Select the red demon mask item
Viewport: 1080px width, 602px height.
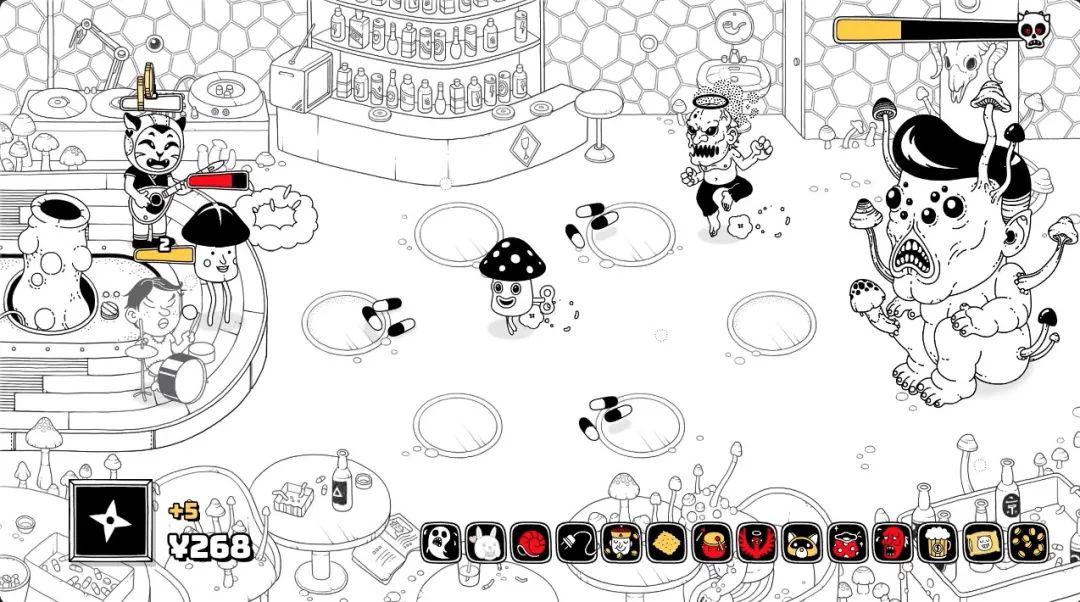coord(891,543)
